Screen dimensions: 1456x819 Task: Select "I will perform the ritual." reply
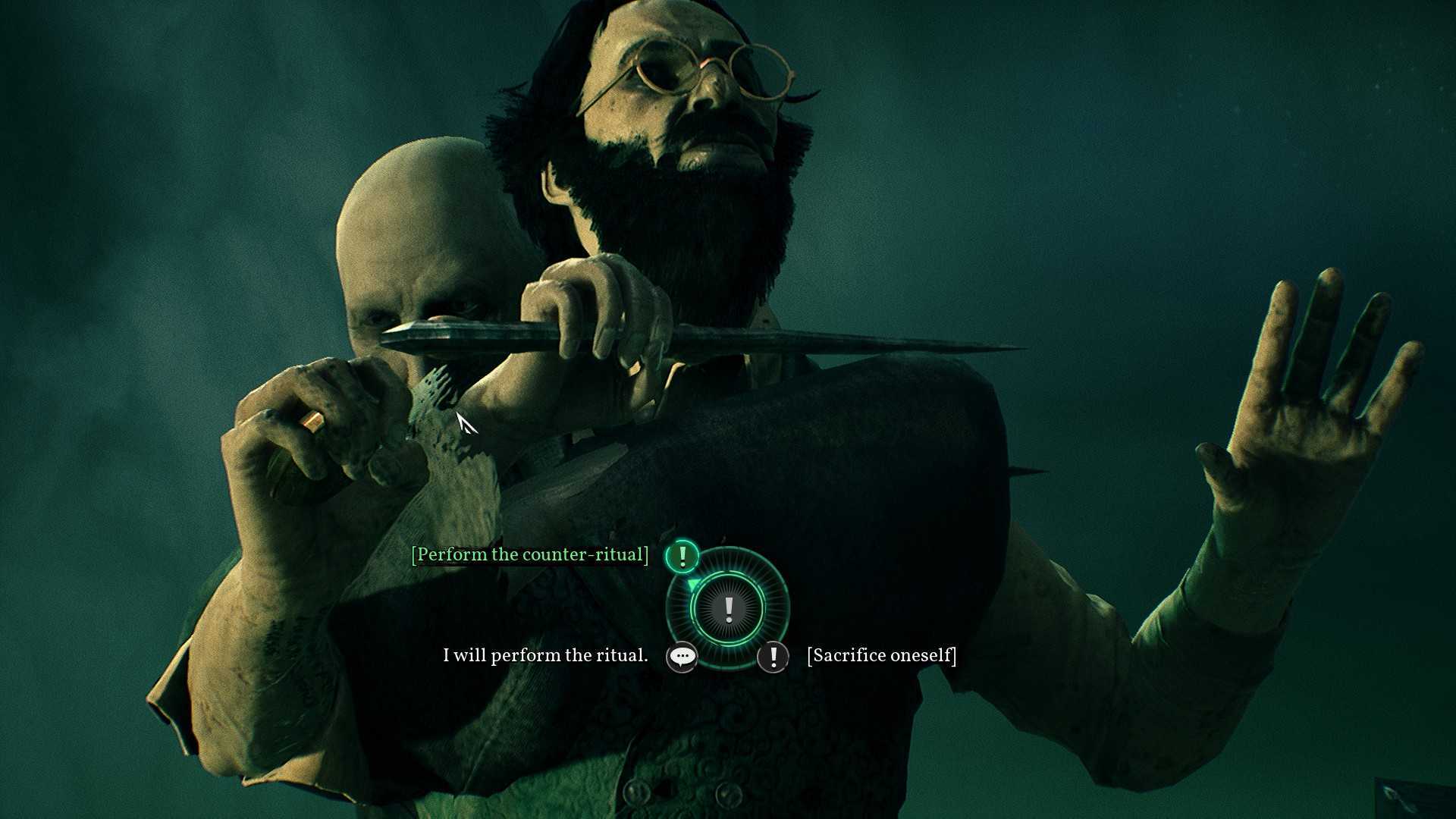click(x=545, y=656)
